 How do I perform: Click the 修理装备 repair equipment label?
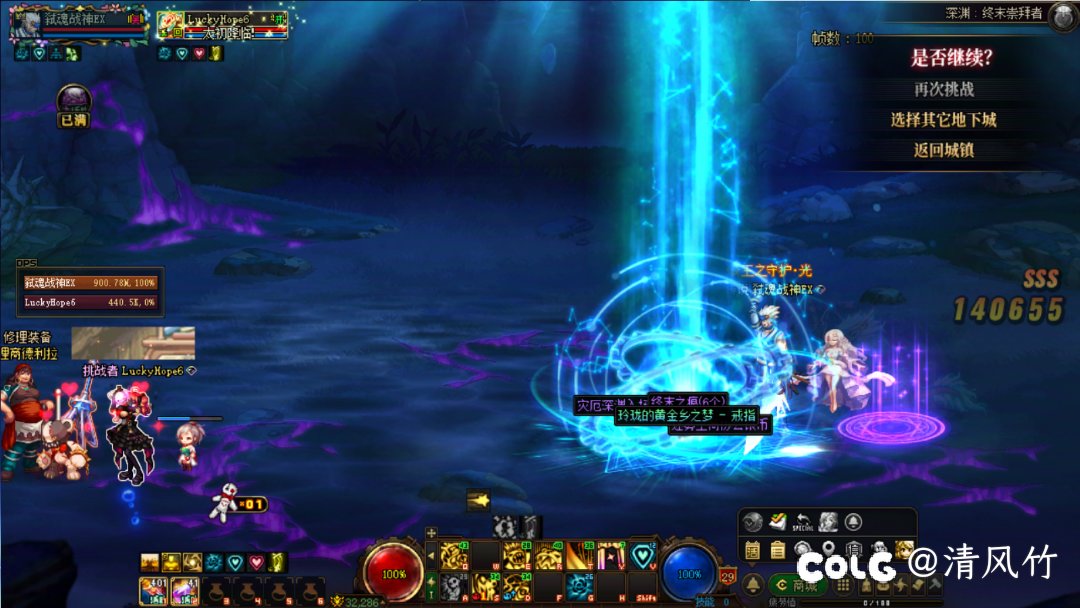coord(28,338)
